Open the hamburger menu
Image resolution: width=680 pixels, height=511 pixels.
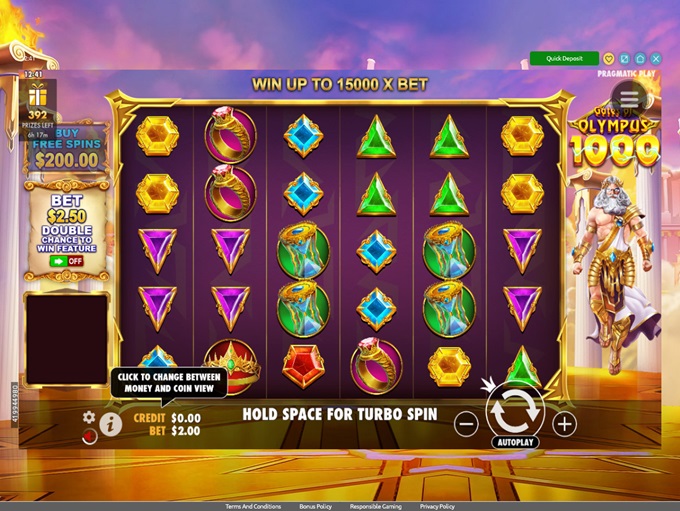[629, 98]
